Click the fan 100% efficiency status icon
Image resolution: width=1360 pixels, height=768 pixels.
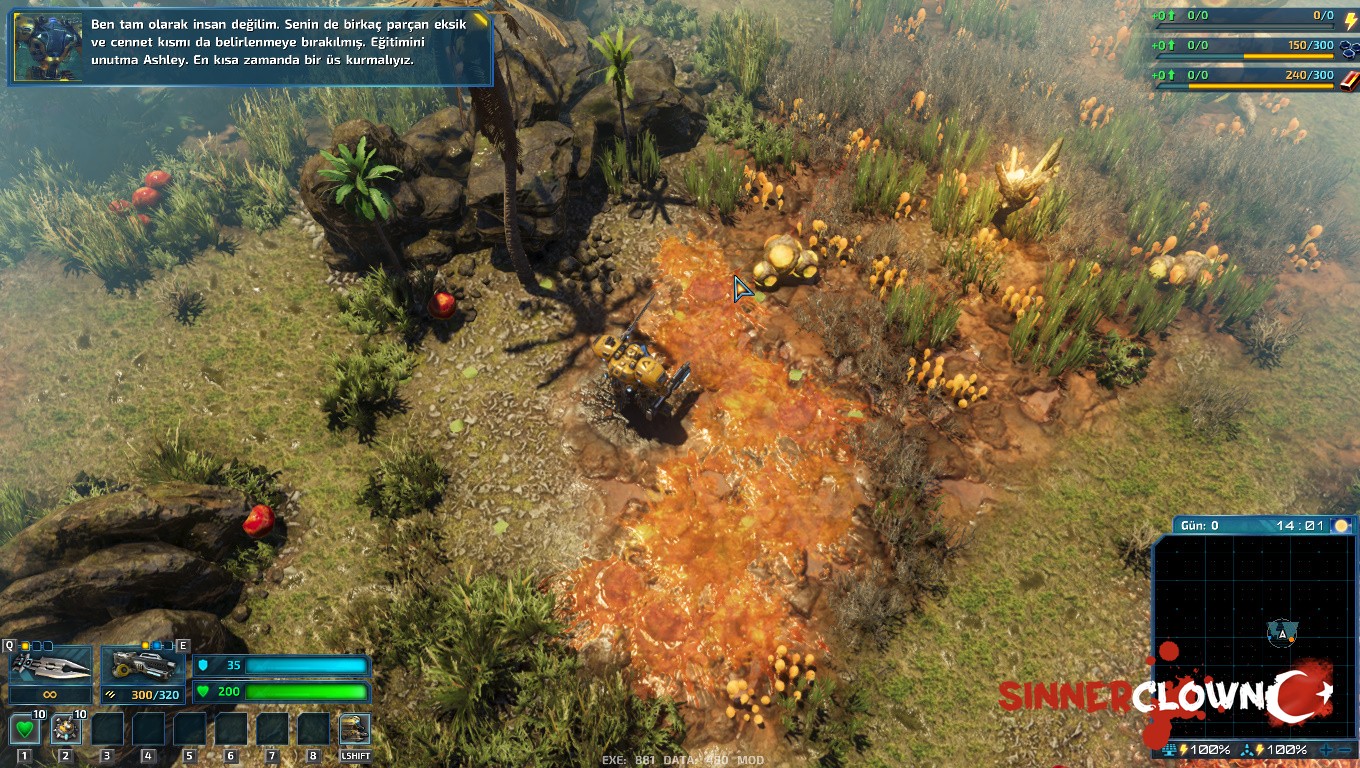point(1245,749)
